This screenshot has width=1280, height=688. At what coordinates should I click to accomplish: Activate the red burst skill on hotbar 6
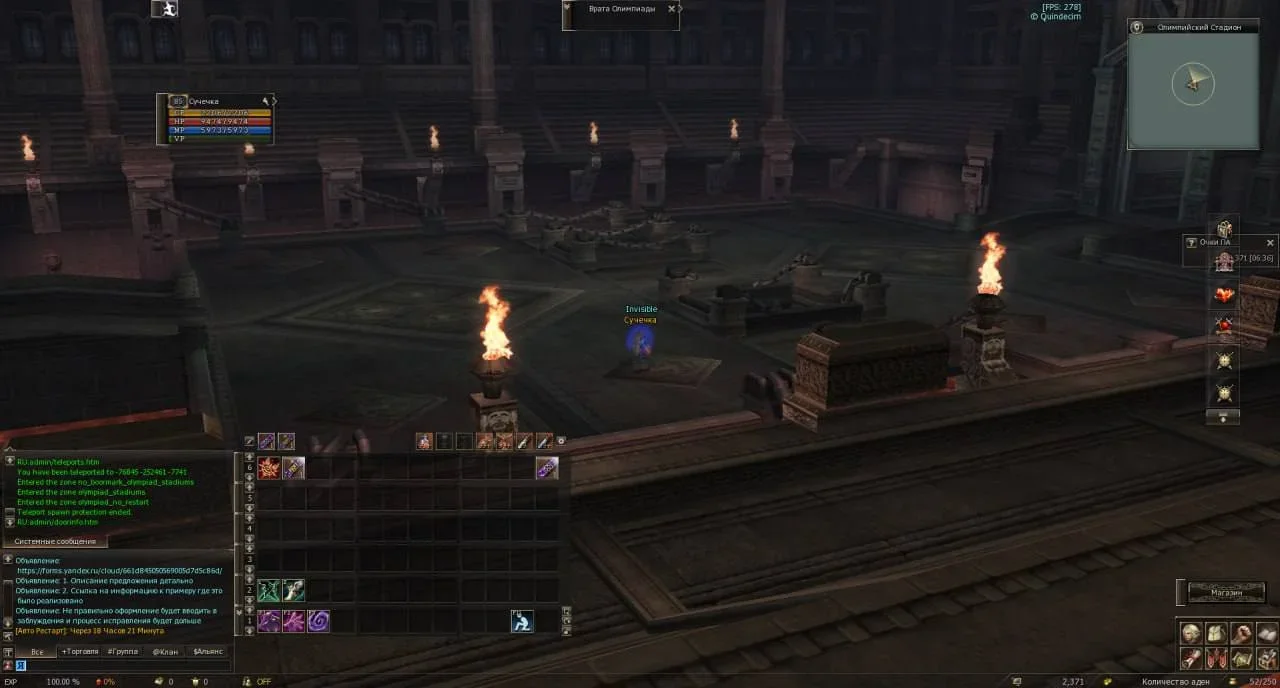click(x=269, y=468)
